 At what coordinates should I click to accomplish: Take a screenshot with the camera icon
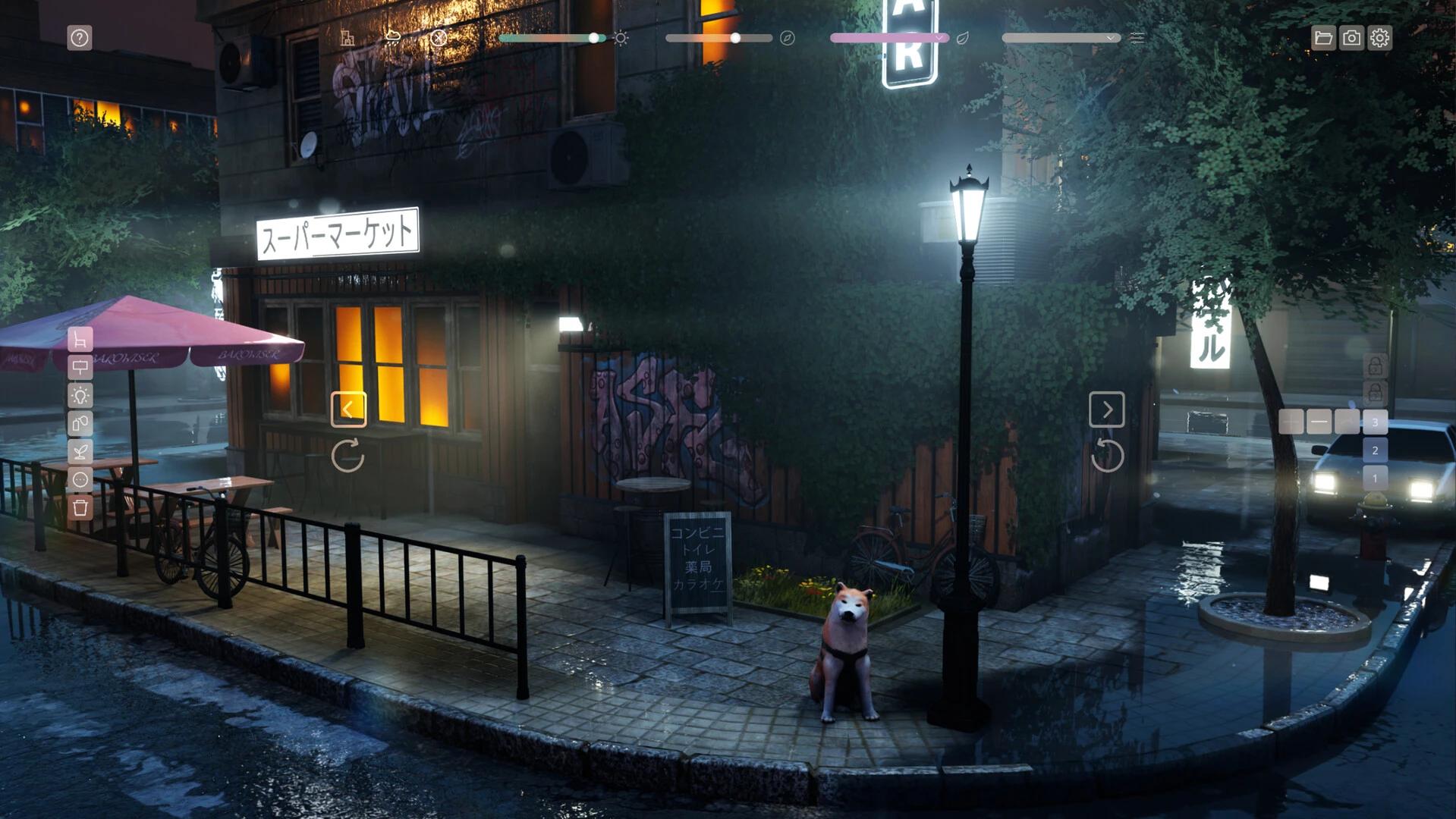coord(1351,37)
